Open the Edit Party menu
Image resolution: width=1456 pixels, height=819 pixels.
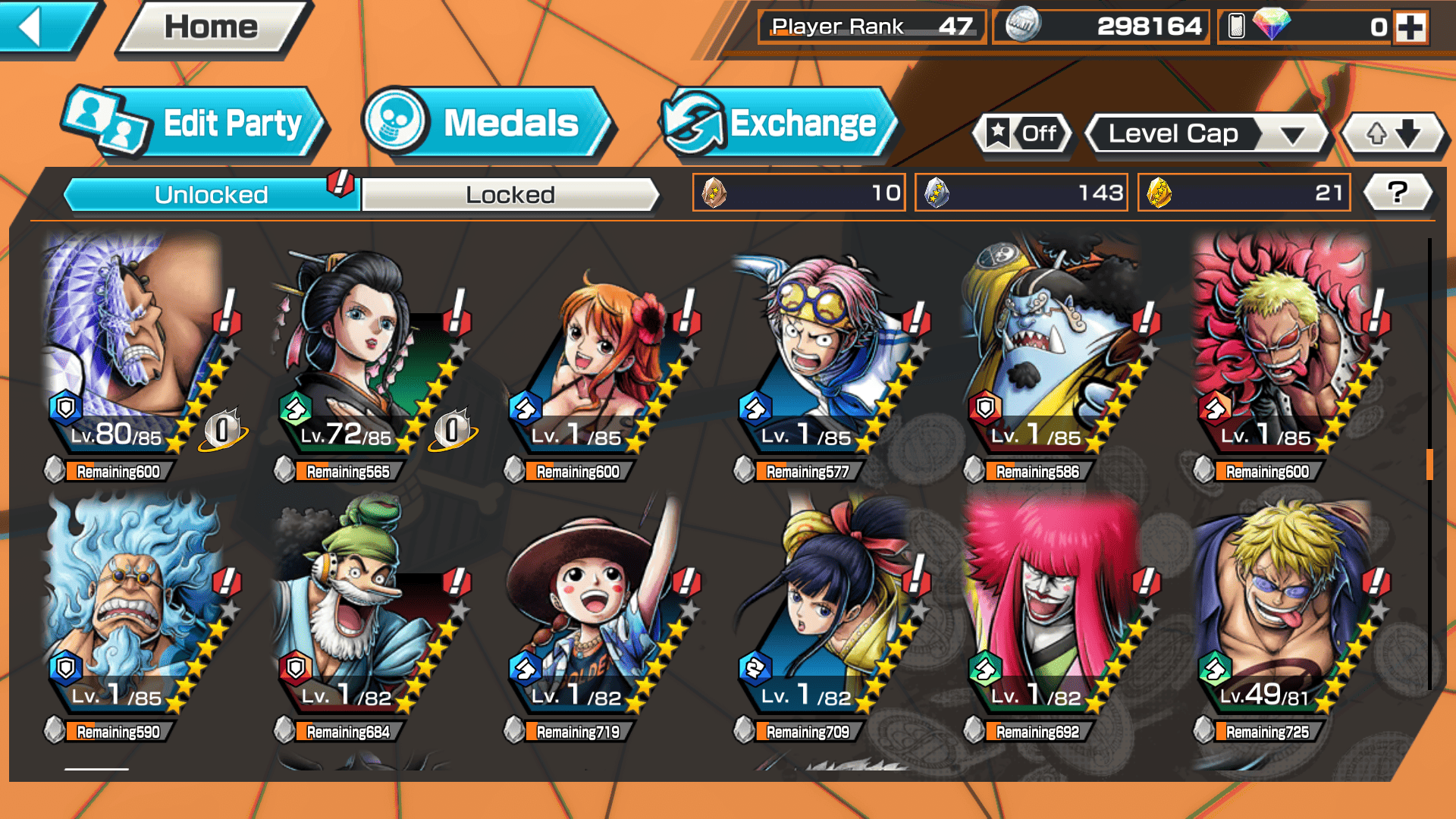tap(195, 124)
